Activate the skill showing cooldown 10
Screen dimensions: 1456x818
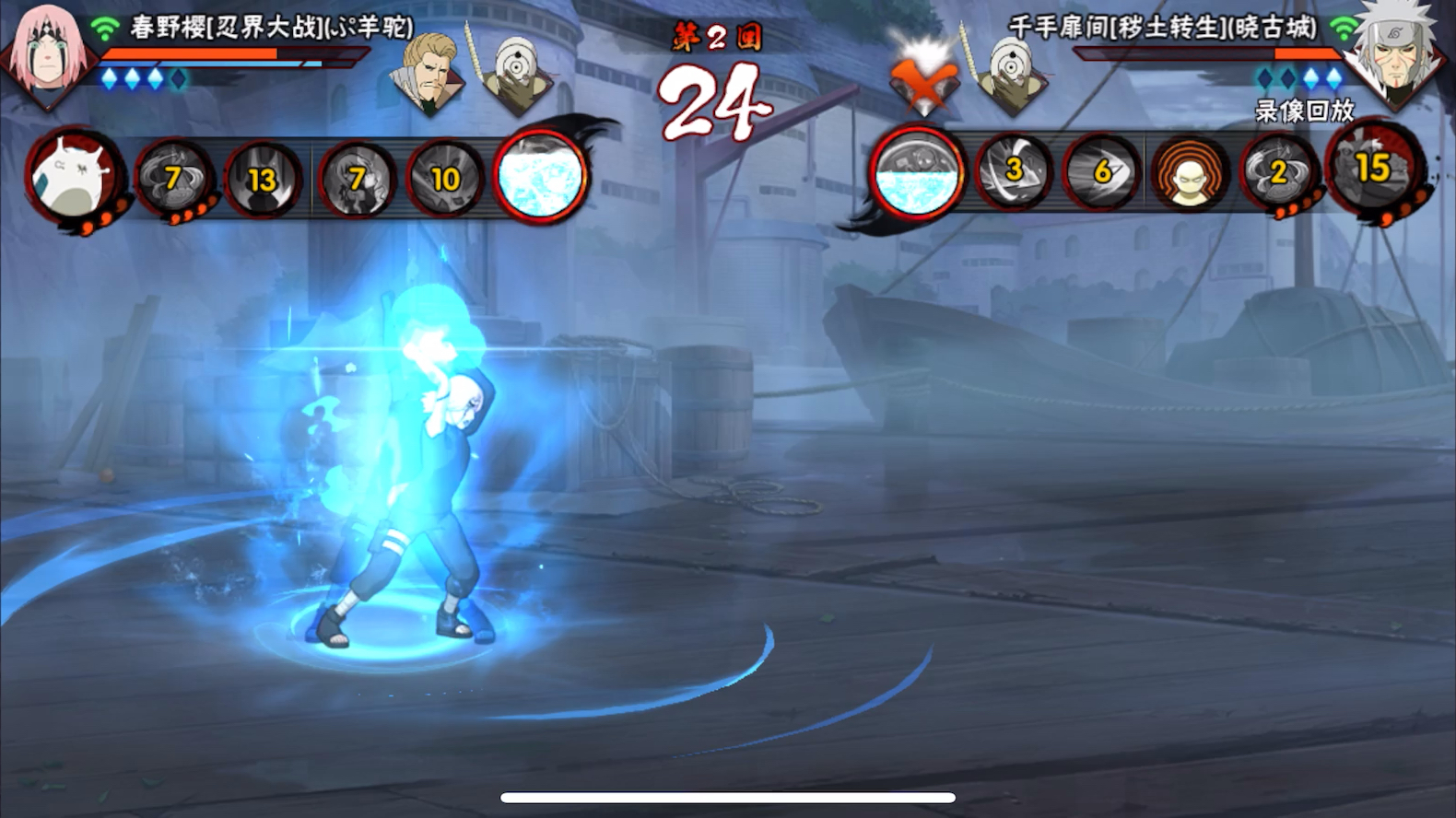[x=445, y=179]
